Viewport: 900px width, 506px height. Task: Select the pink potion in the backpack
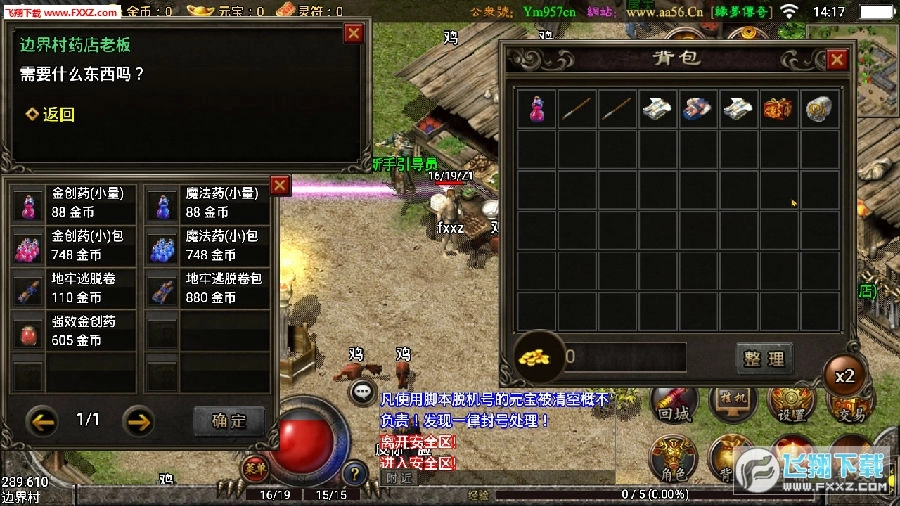point(537,109)
